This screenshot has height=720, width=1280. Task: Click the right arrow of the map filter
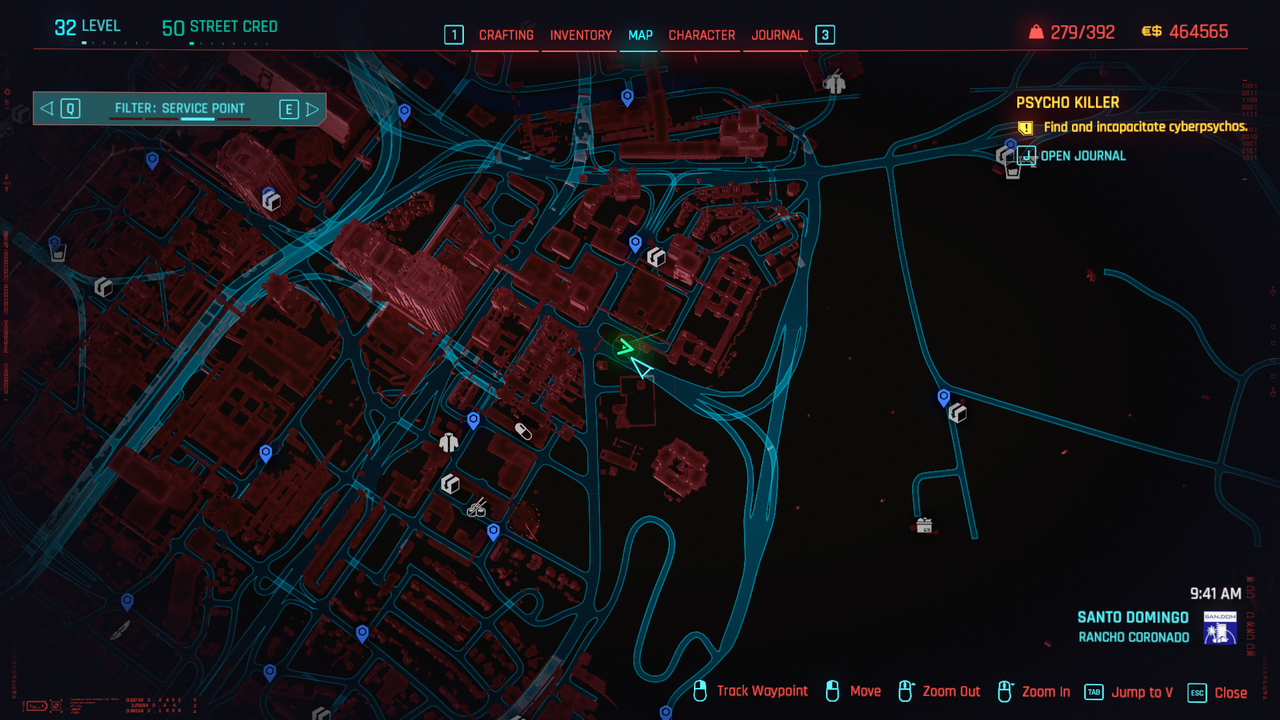click(312, 109)
